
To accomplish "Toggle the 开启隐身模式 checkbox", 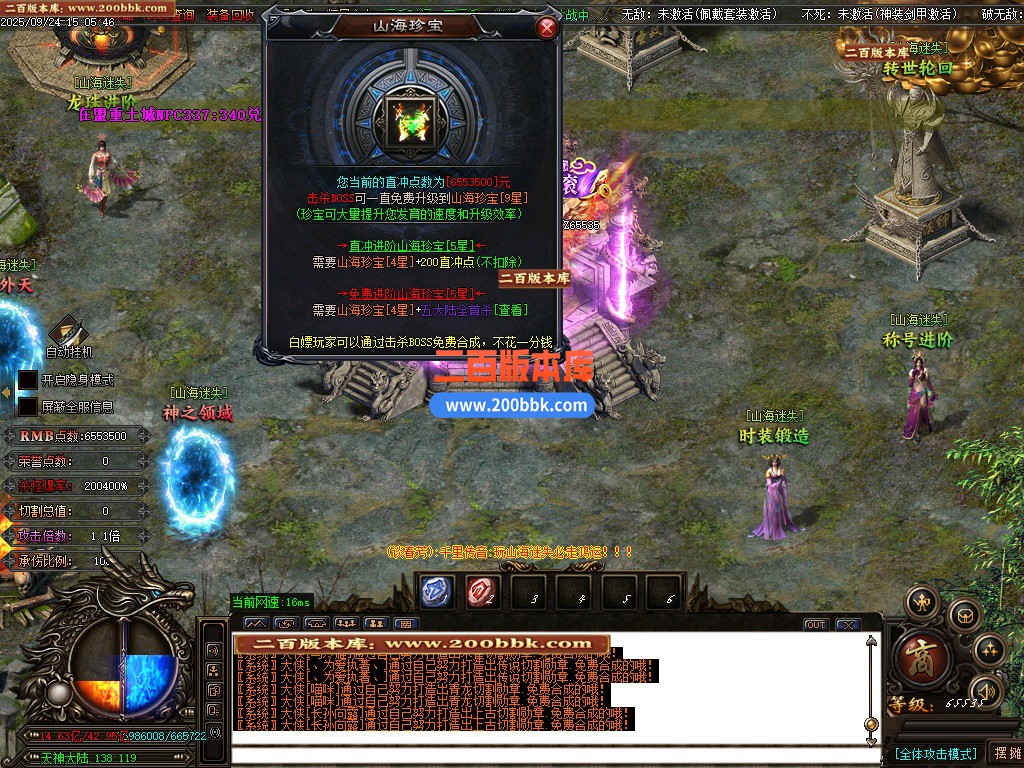I will [x=27, y=380].
